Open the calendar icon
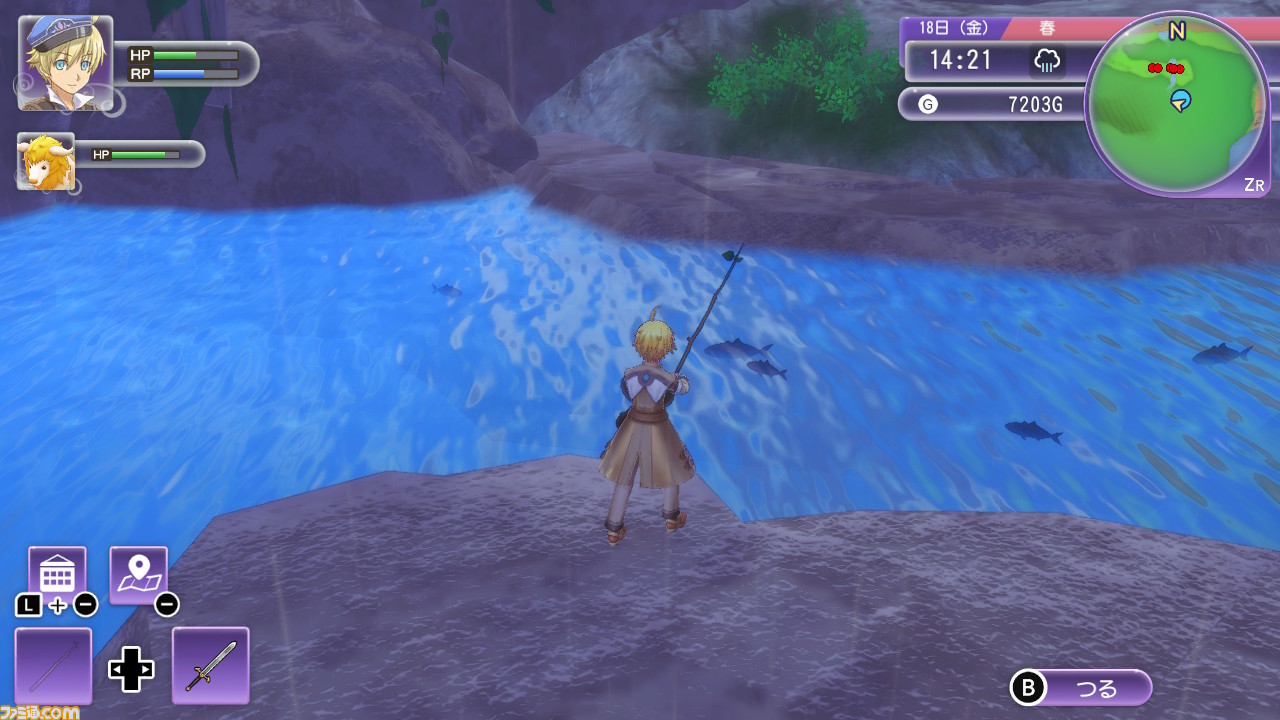The image size is (1280, 720). point(57,575)
